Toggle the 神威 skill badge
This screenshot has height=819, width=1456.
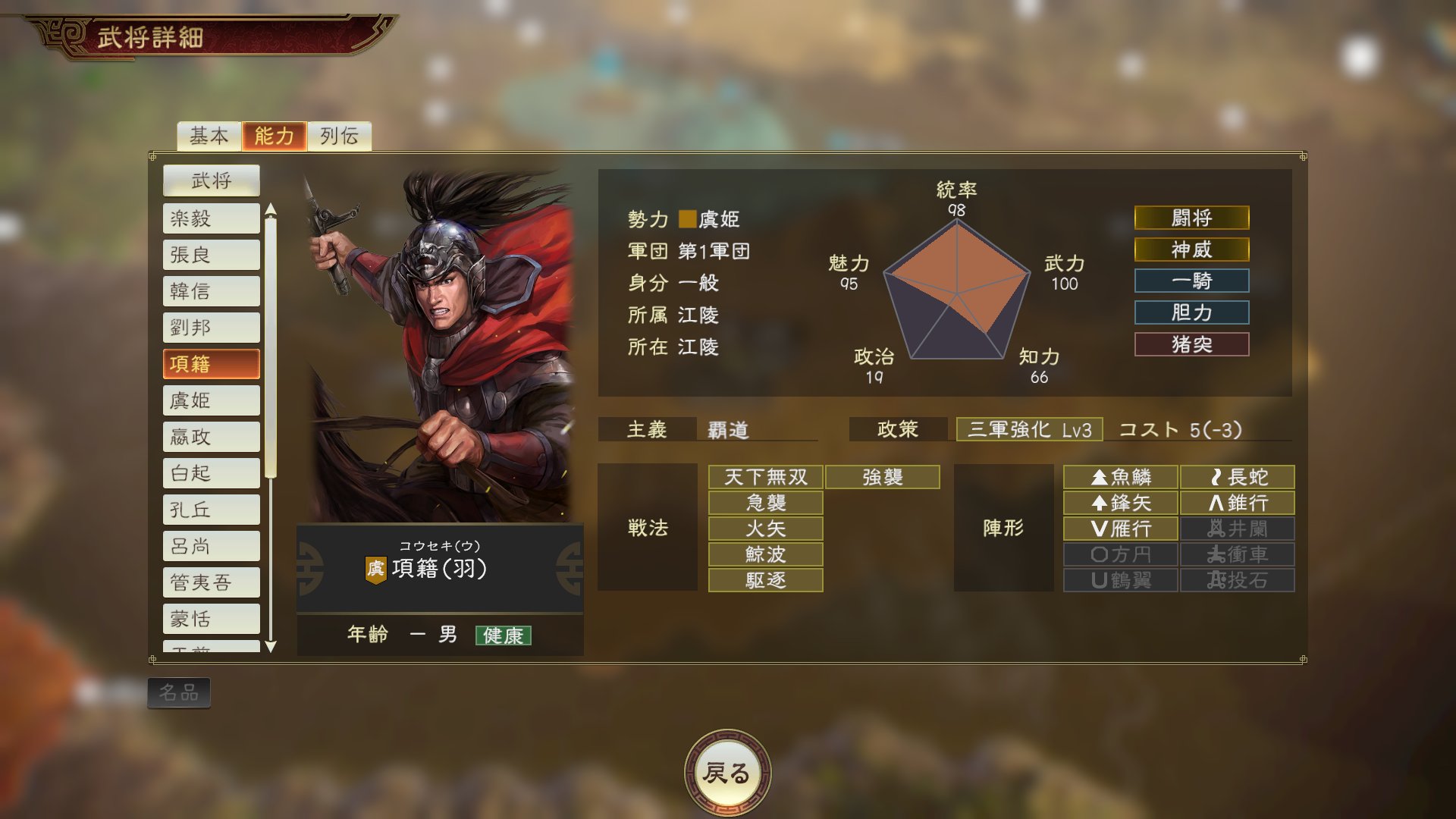click(x=1191, y=249)
